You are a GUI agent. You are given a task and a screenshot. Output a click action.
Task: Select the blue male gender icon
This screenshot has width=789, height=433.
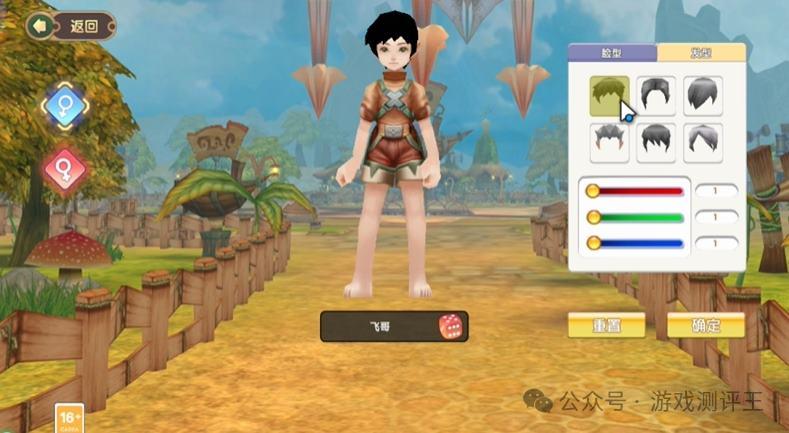(x=66, y=105)
